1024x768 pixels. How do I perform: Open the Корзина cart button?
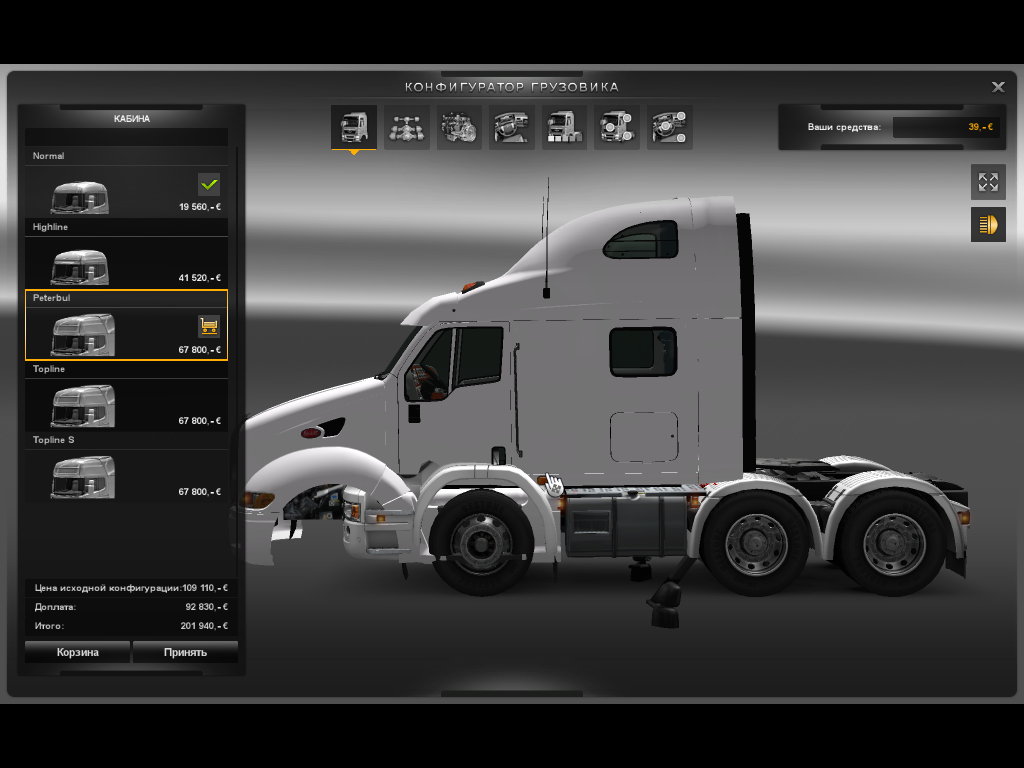77,652
